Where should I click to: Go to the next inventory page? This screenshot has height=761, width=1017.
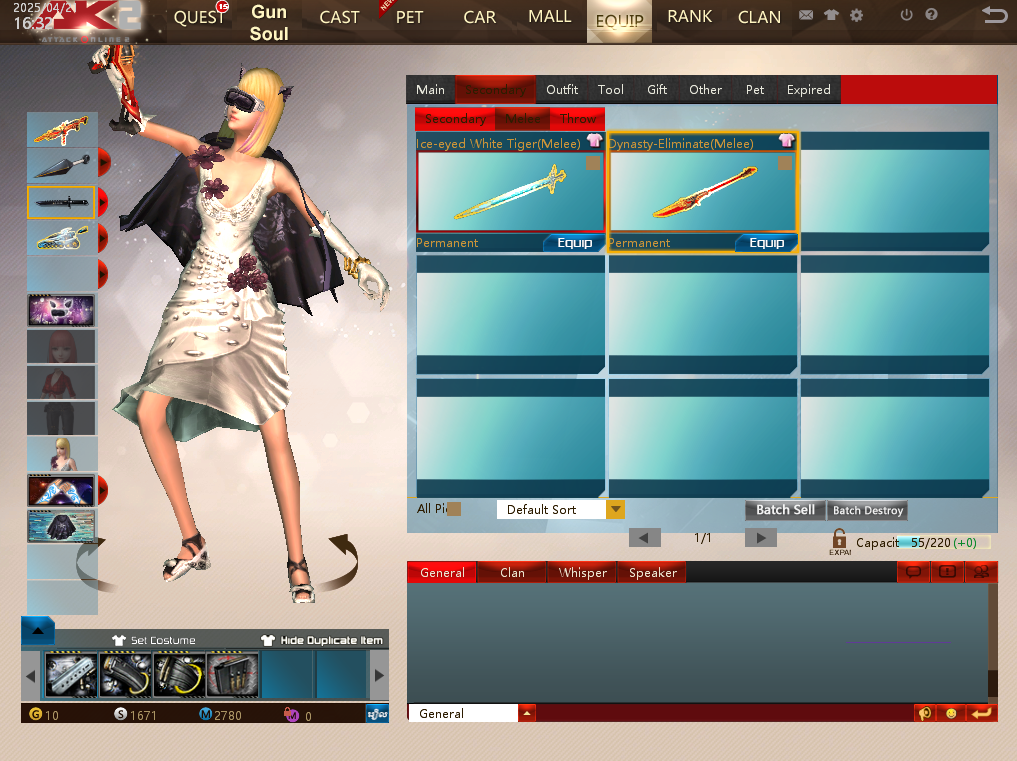coord(761,538)
